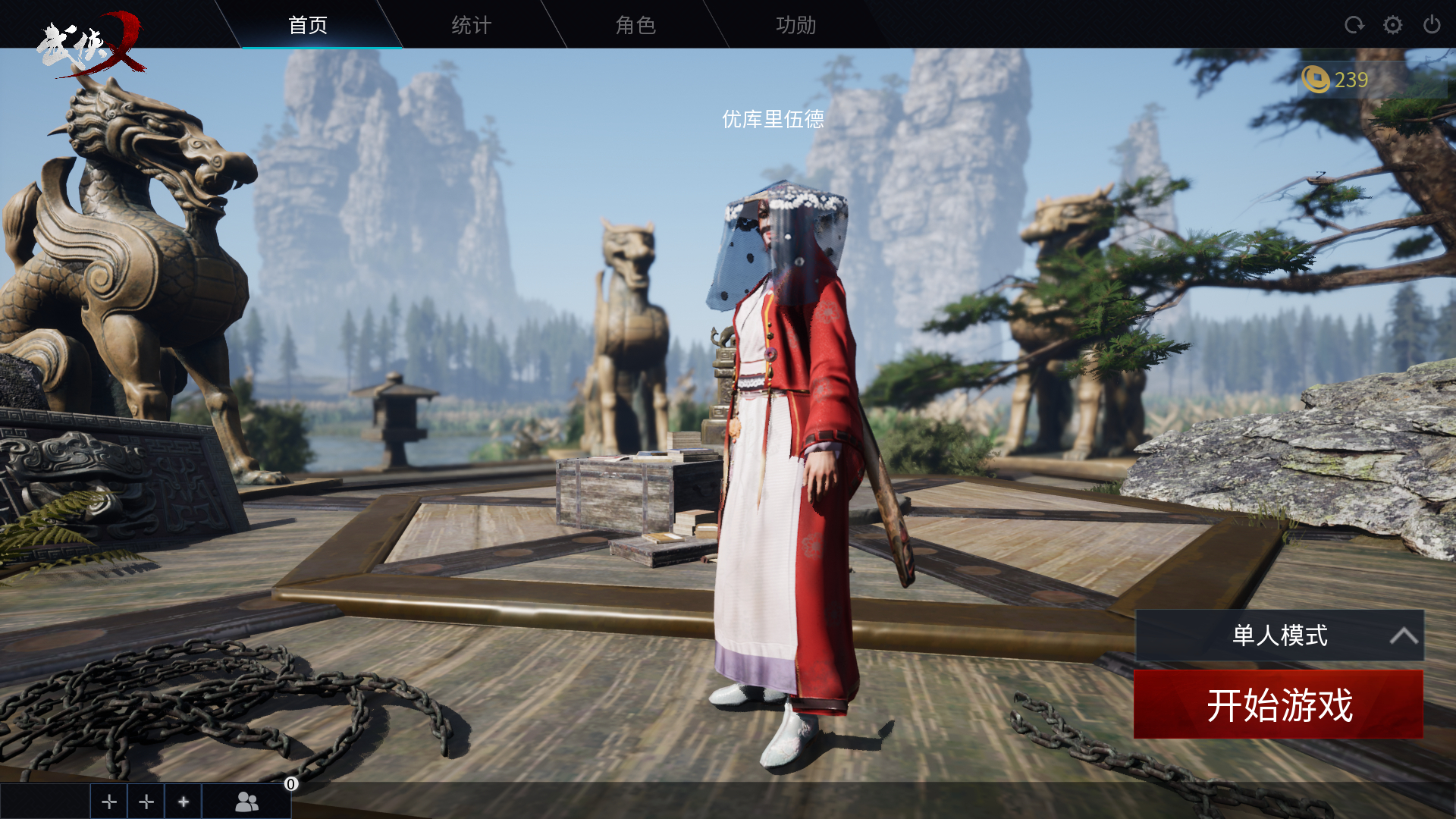1456x819 pixels.
Task: Click the refresh arrow icon
Action: (x=1354, y=25)
